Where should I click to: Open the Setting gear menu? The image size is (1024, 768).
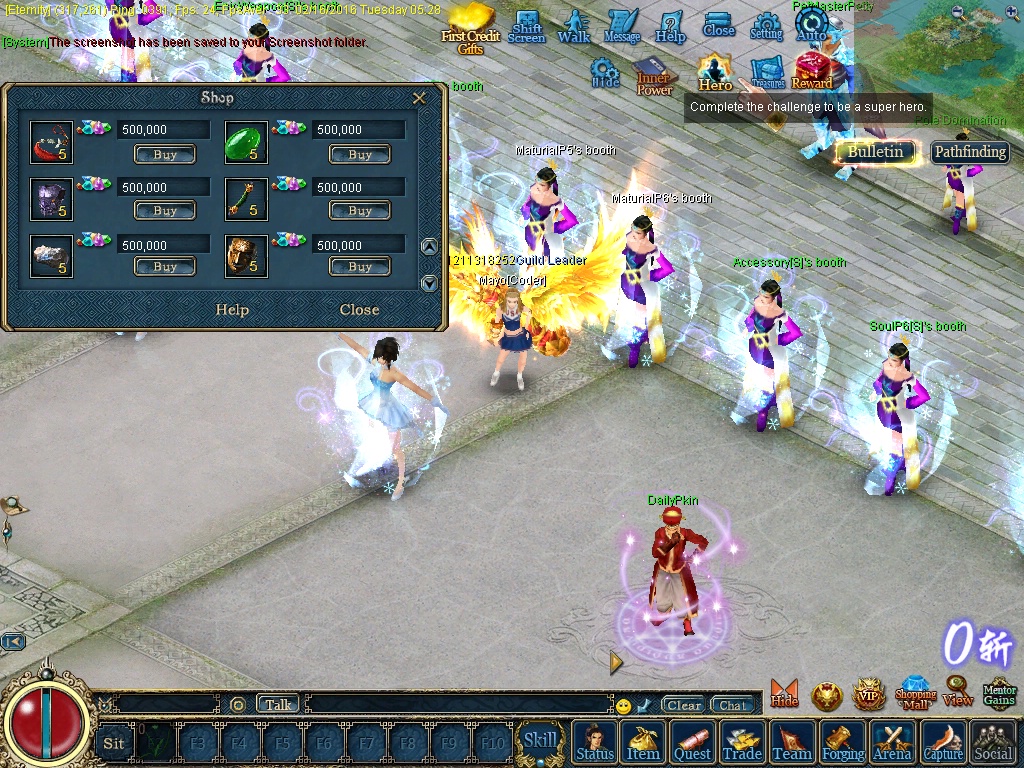click(x=766, y=26)
